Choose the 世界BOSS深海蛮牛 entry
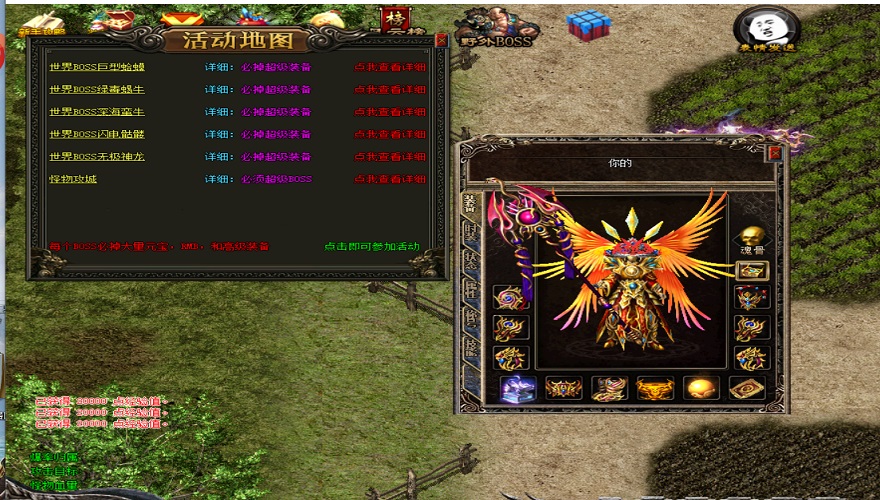This screenshot has width=880, height=500. [x=97, y=112]
